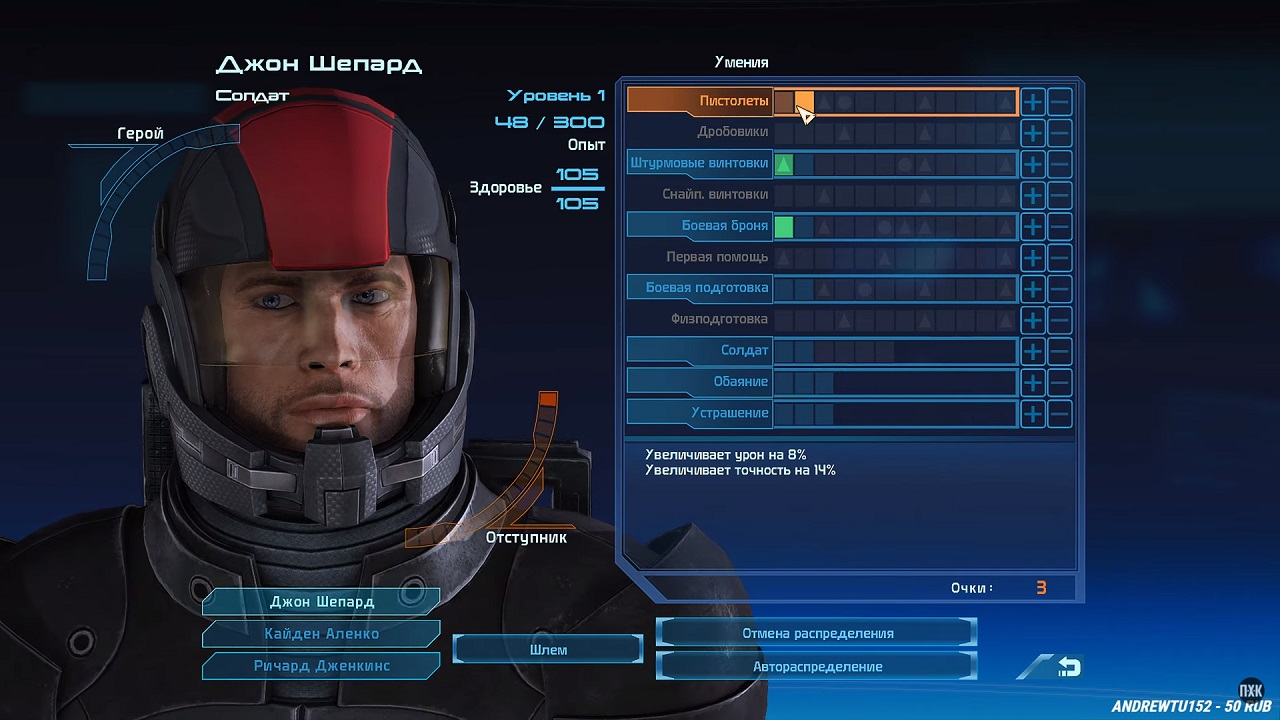This screenshot has height=720, width=1280.
Task: Choose squad member Кайден Аленко
Action: click(321, 634)
